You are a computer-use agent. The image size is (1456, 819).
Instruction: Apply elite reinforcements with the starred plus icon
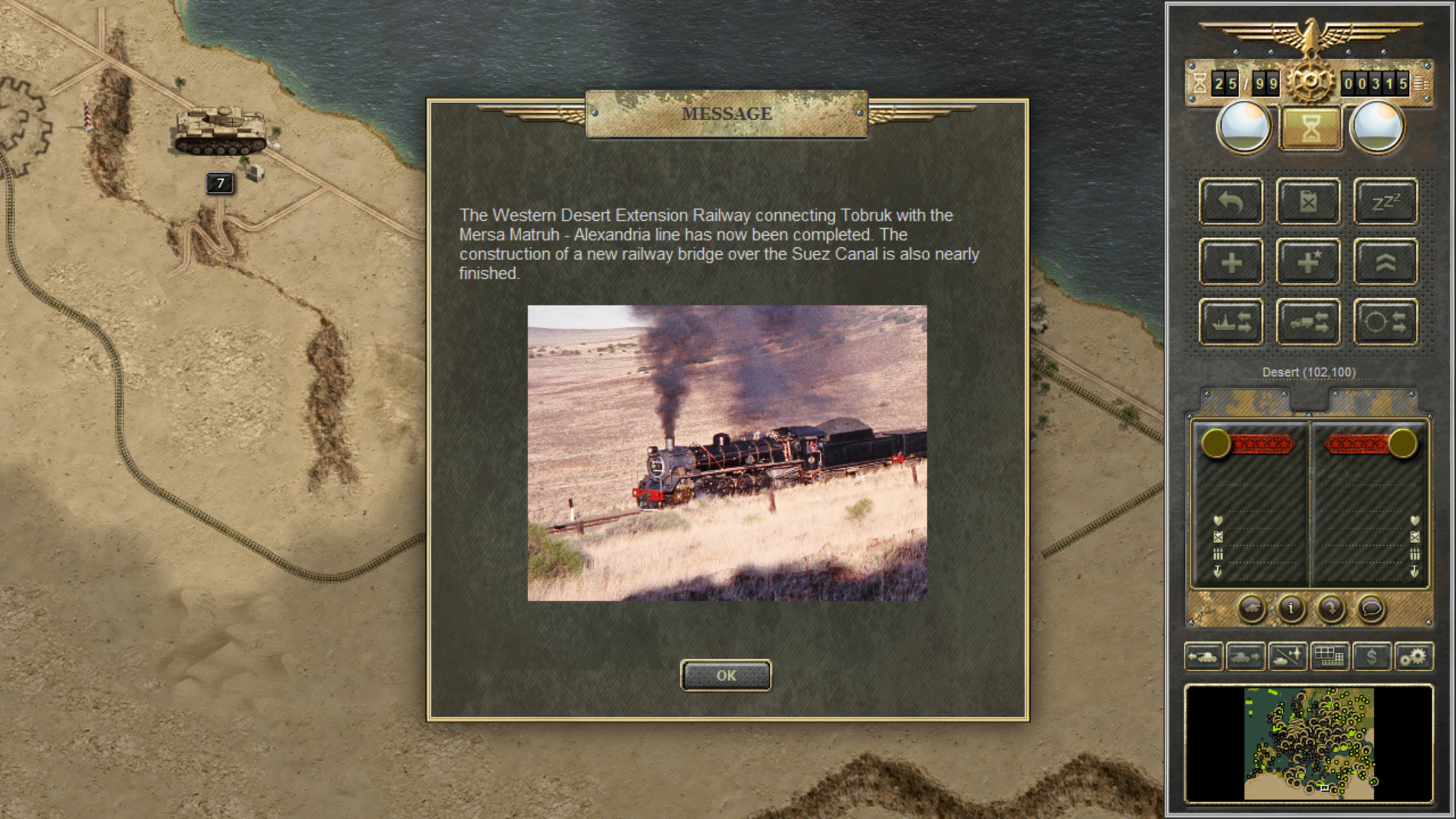1308,261
